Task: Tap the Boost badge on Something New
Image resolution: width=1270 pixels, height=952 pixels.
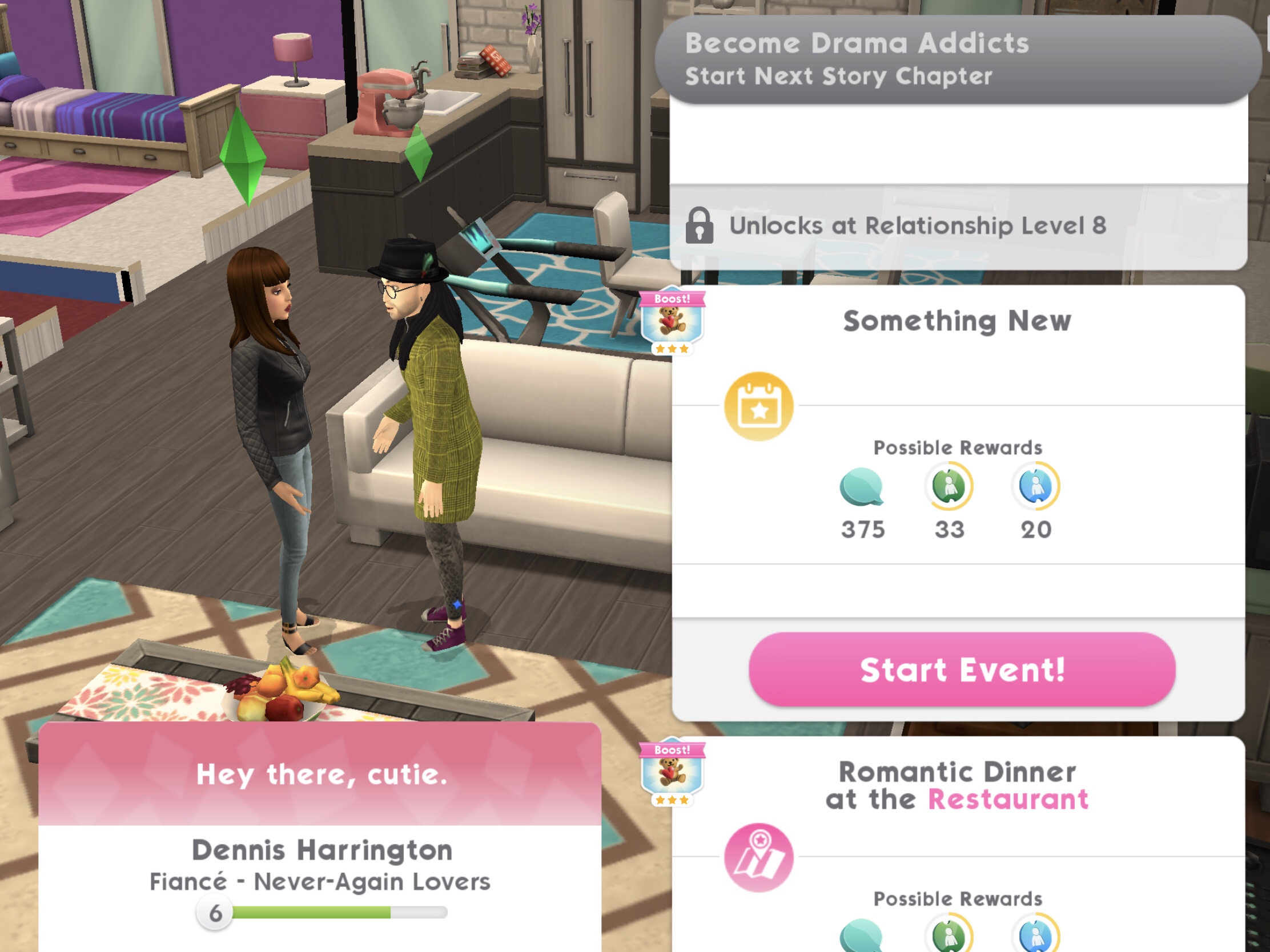Action: point(672,321)
